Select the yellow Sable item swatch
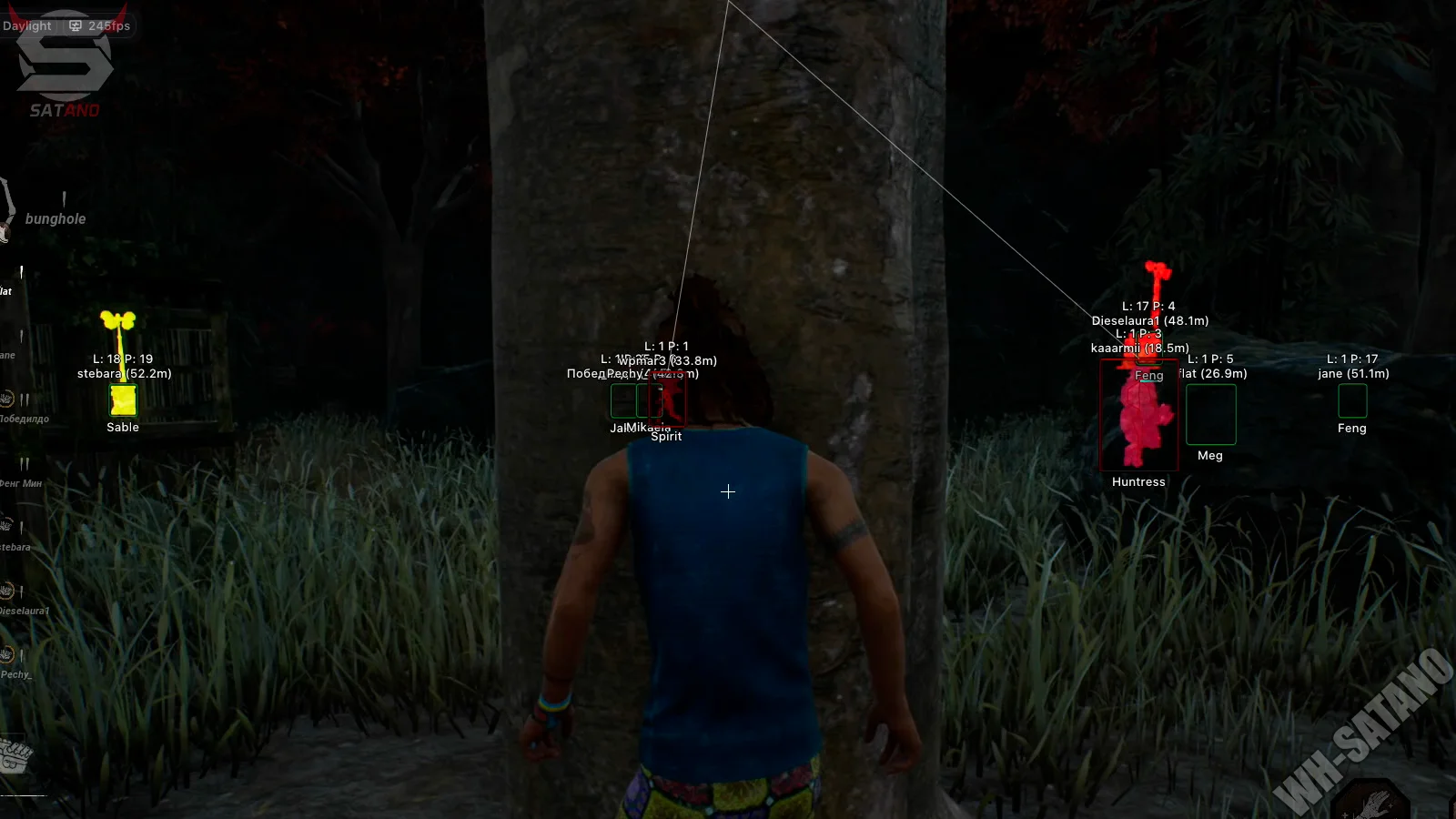This screenshot has width=1456, height=819. point(121,399)
